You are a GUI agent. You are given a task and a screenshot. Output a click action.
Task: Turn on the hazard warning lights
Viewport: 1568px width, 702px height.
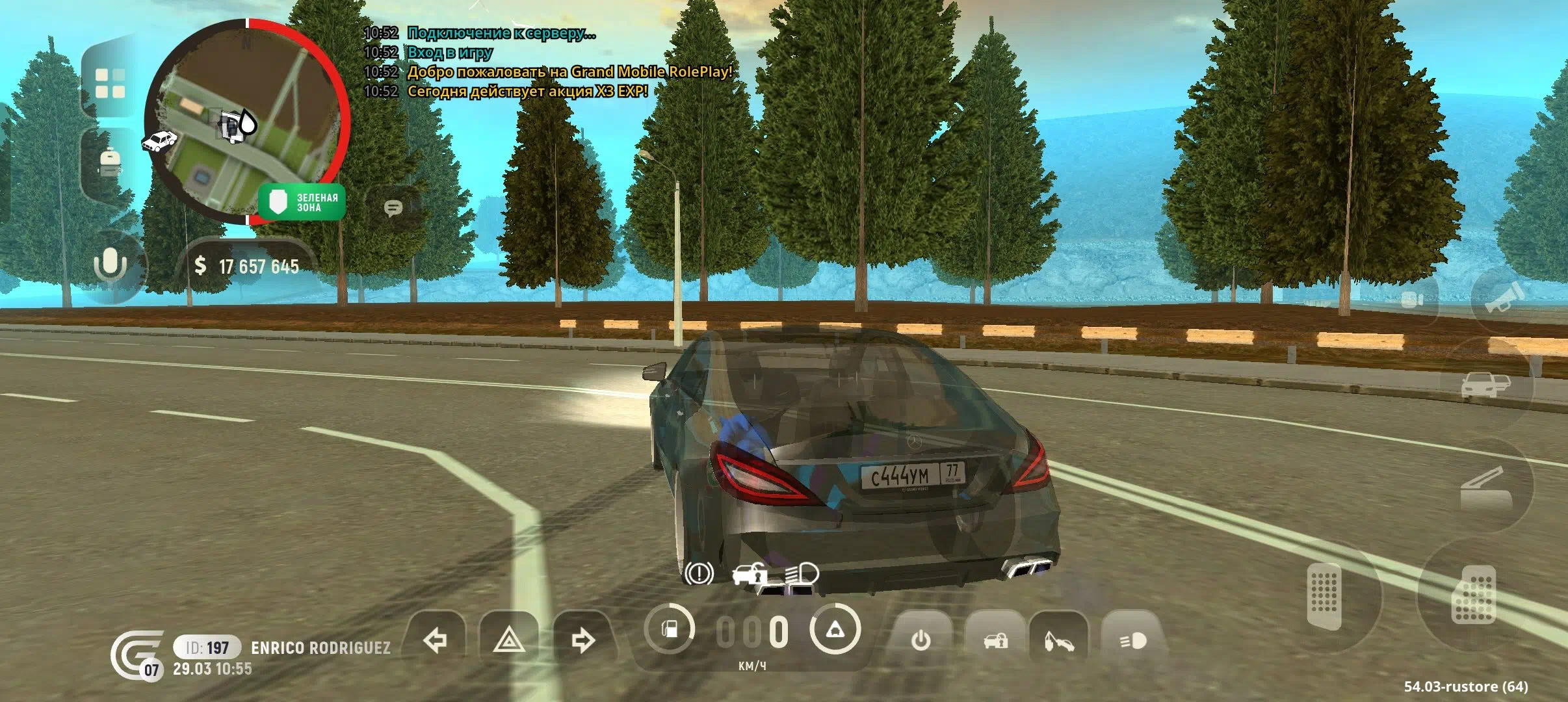(509, 641)
